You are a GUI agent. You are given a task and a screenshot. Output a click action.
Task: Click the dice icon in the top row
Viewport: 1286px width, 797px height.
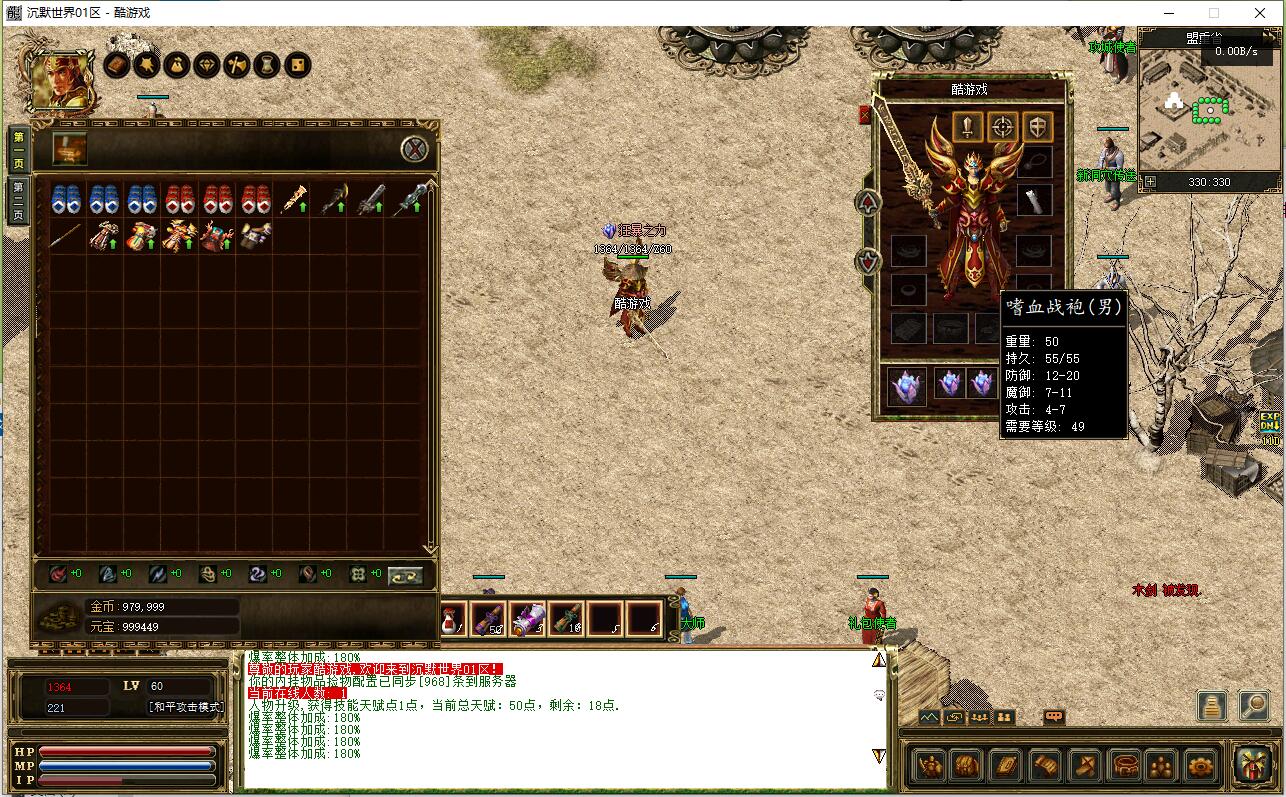point(297,66)
